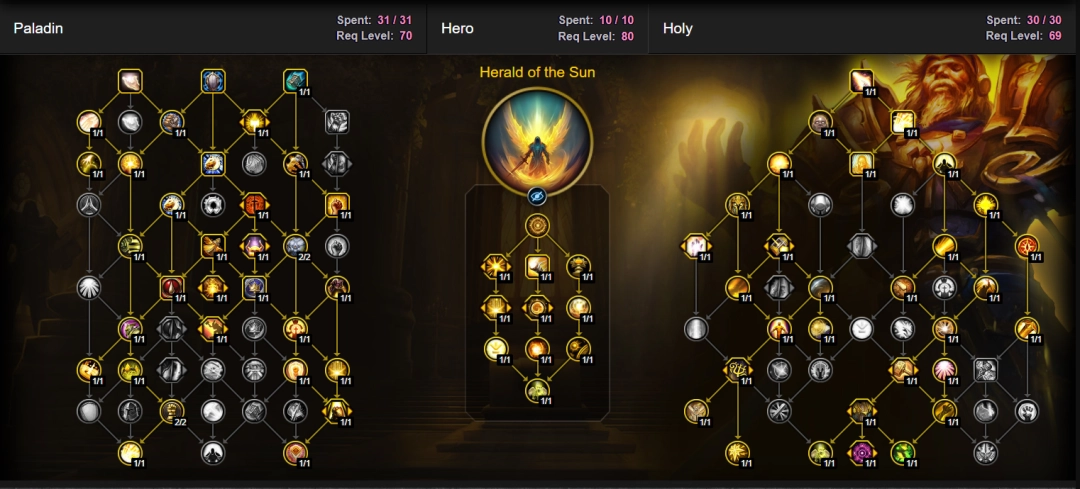Select the purple gem talent in the Holy tree

tap(861, 452)
